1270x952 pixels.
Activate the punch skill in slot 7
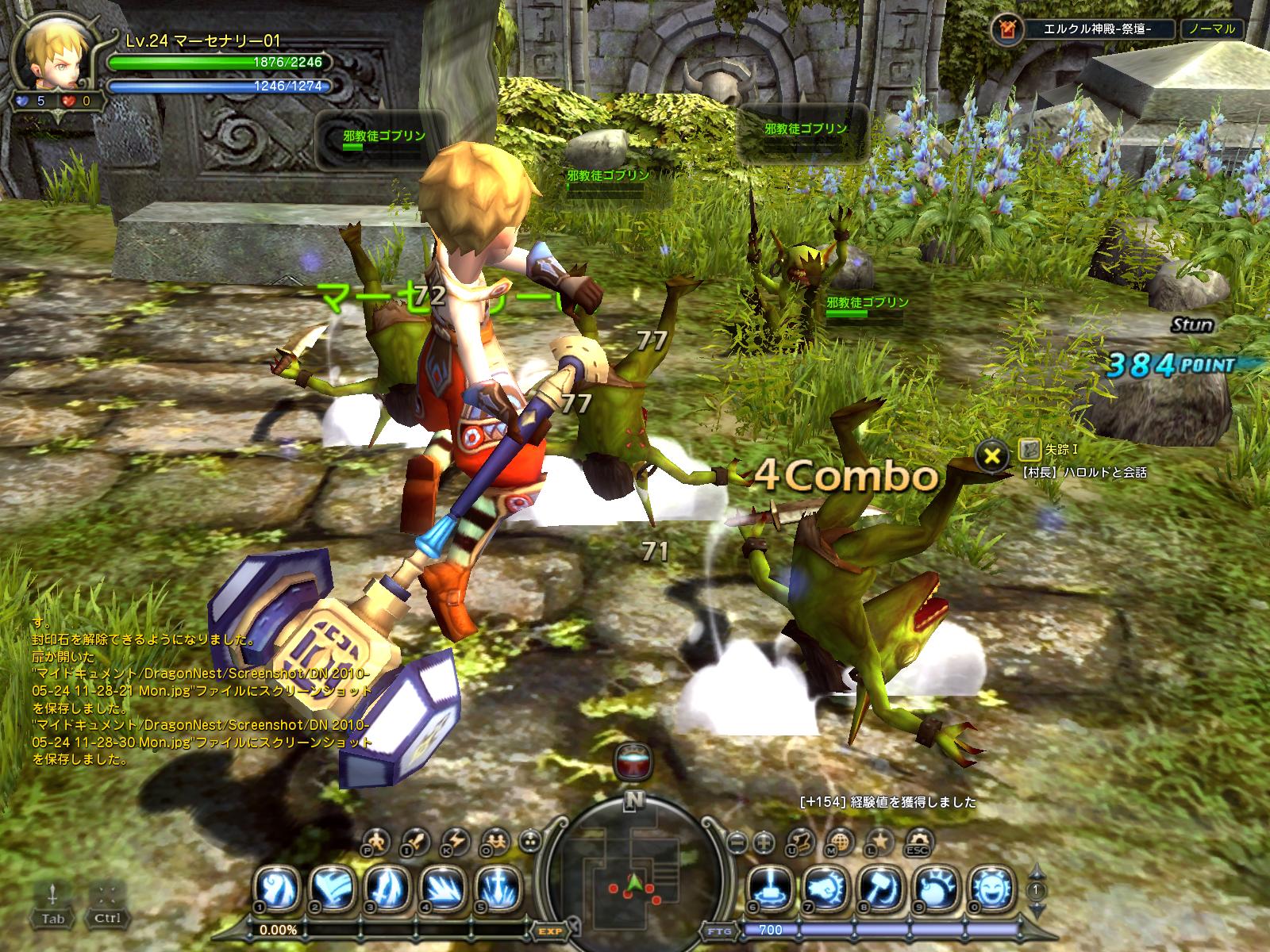[x=825, y=885]
